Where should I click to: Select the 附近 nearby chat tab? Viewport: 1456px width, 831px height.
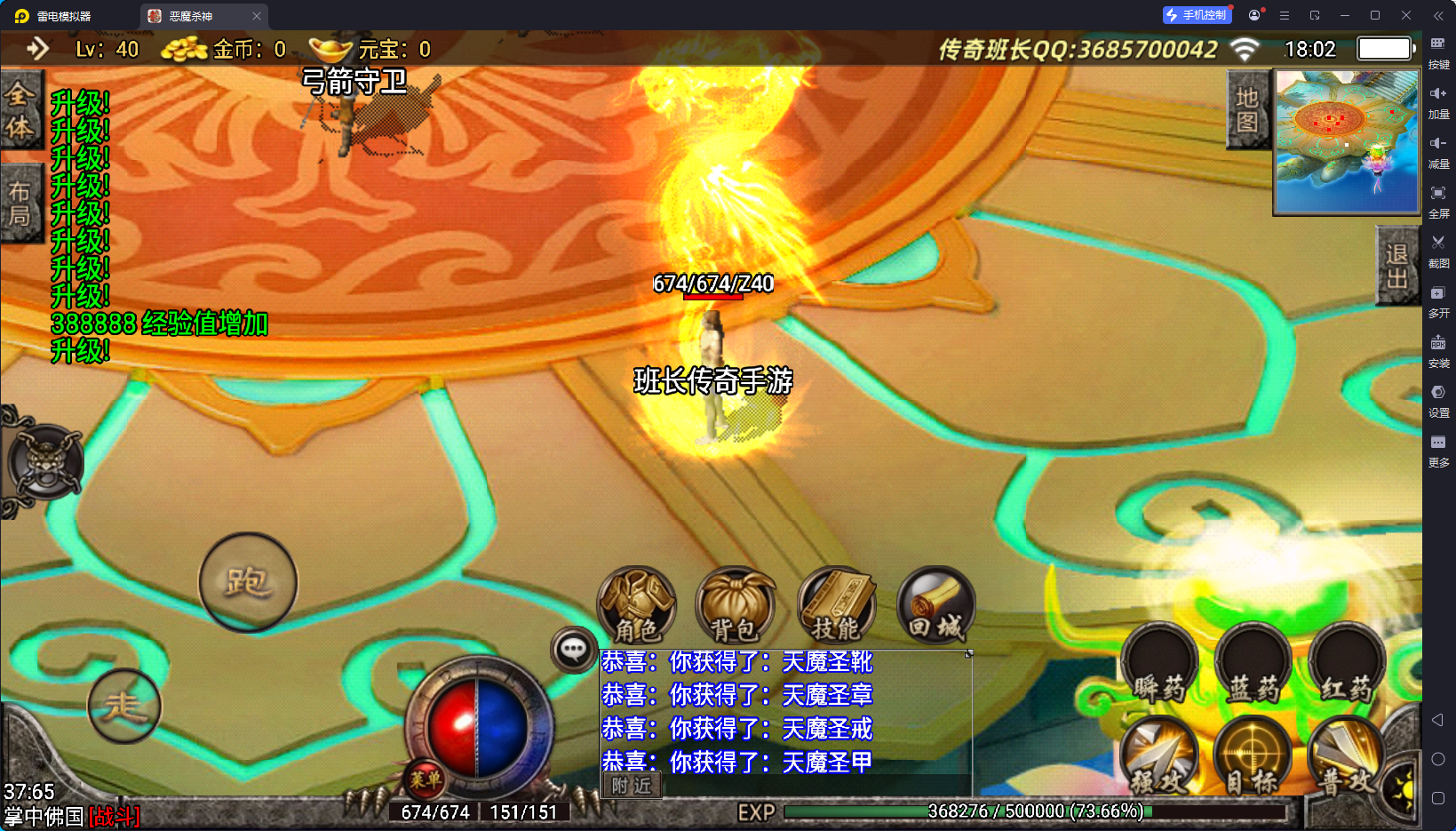632,786
